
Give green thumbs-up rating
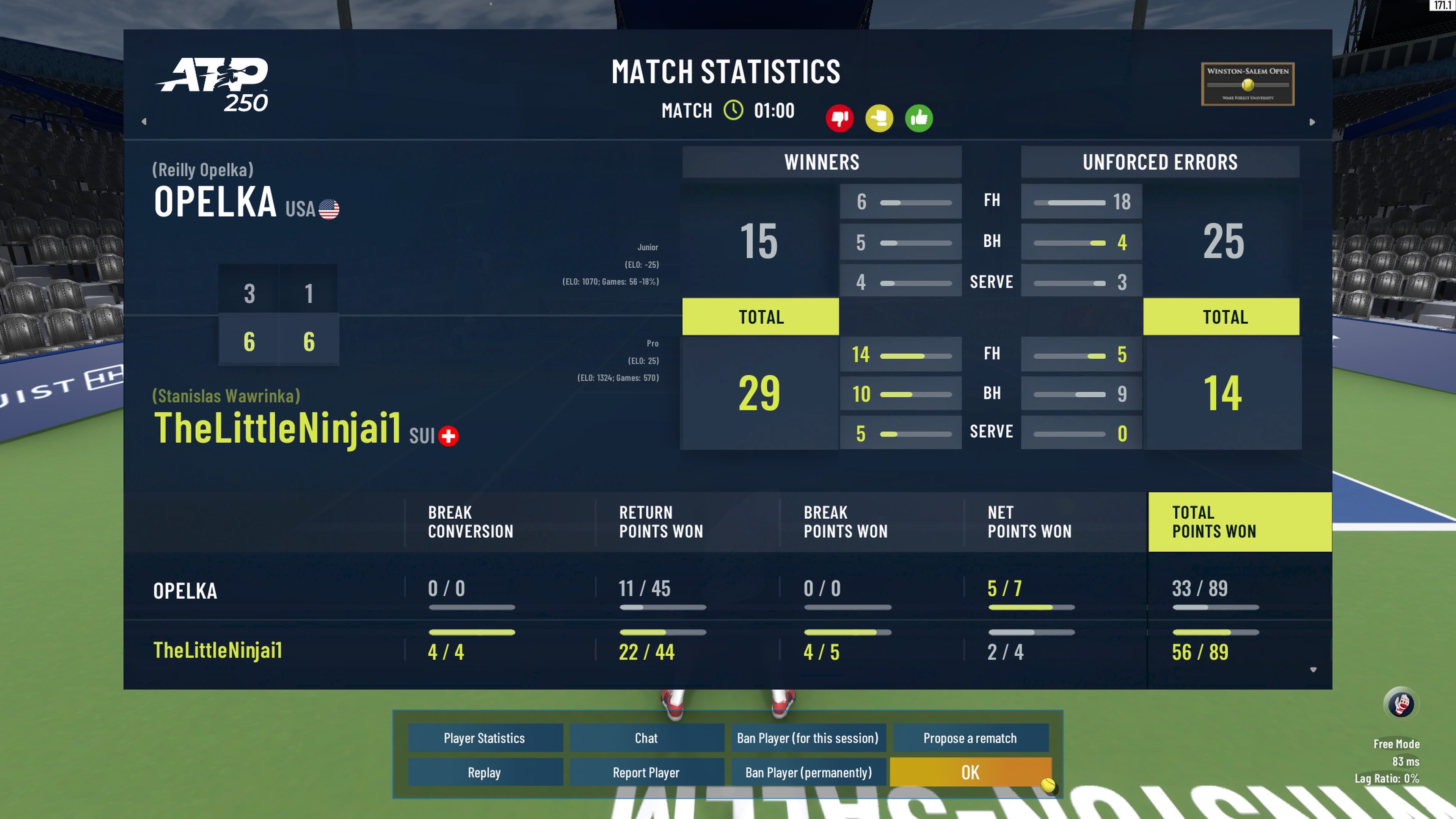coord(918,118)
